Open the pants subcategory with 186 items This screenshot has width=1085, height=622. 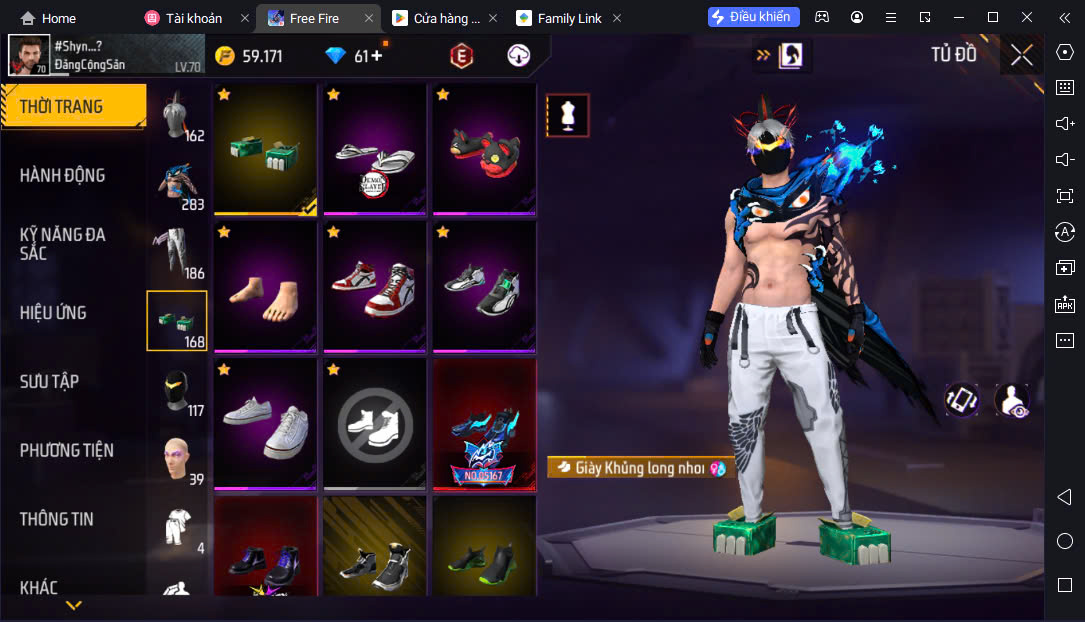177,252
